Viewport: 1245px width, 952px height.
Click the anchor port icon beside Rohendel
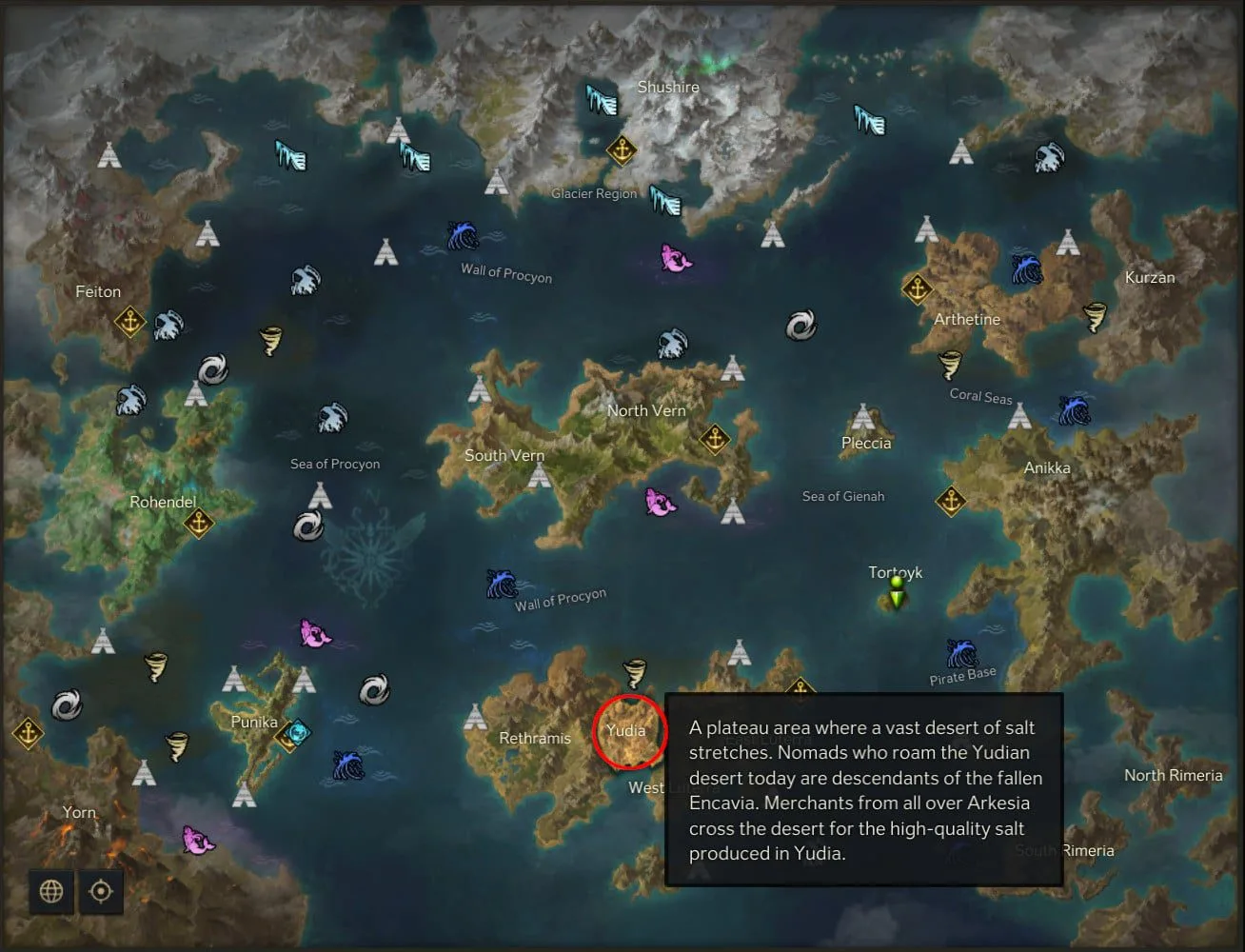[198, 523]
